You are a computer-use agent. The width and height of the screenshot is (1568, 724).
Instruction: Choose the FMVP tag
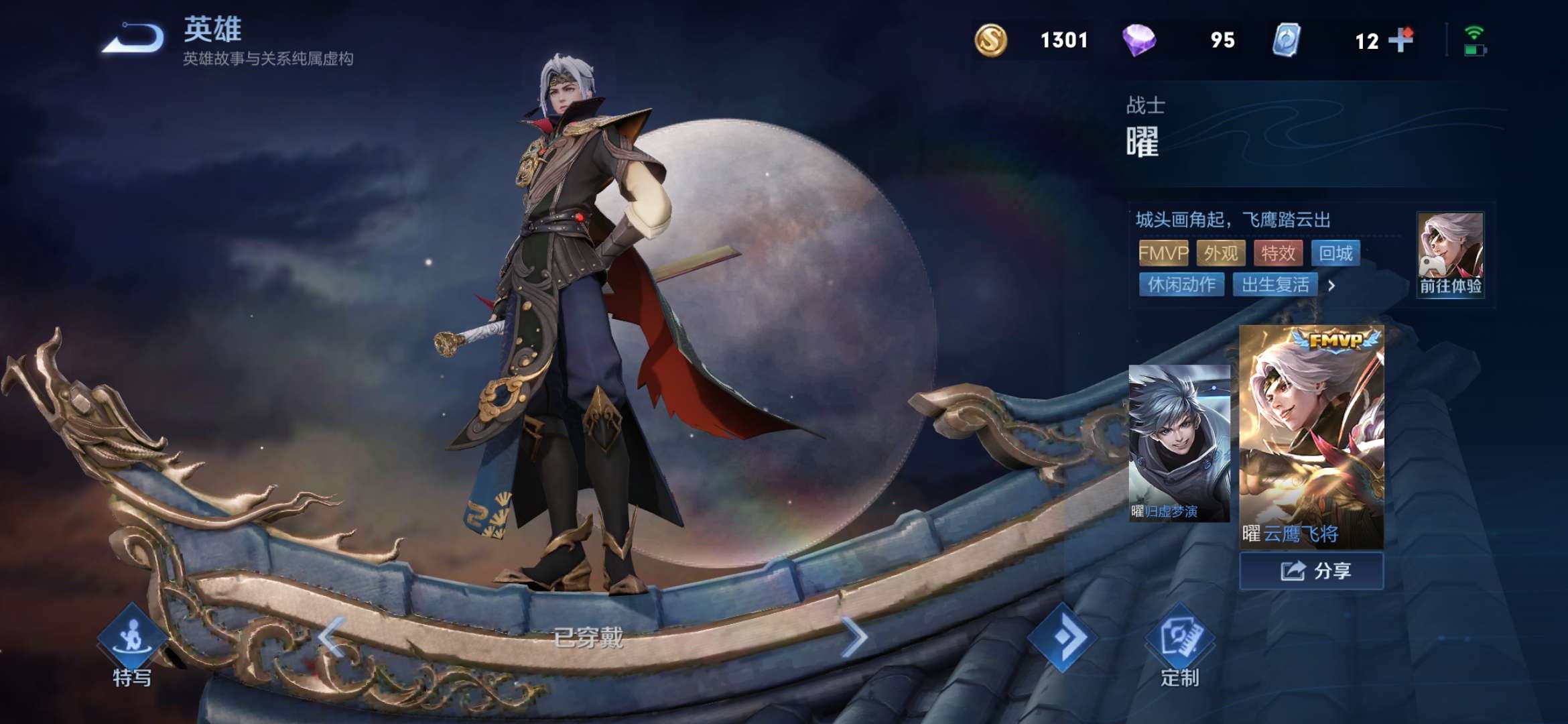(x=1163, y=253)
